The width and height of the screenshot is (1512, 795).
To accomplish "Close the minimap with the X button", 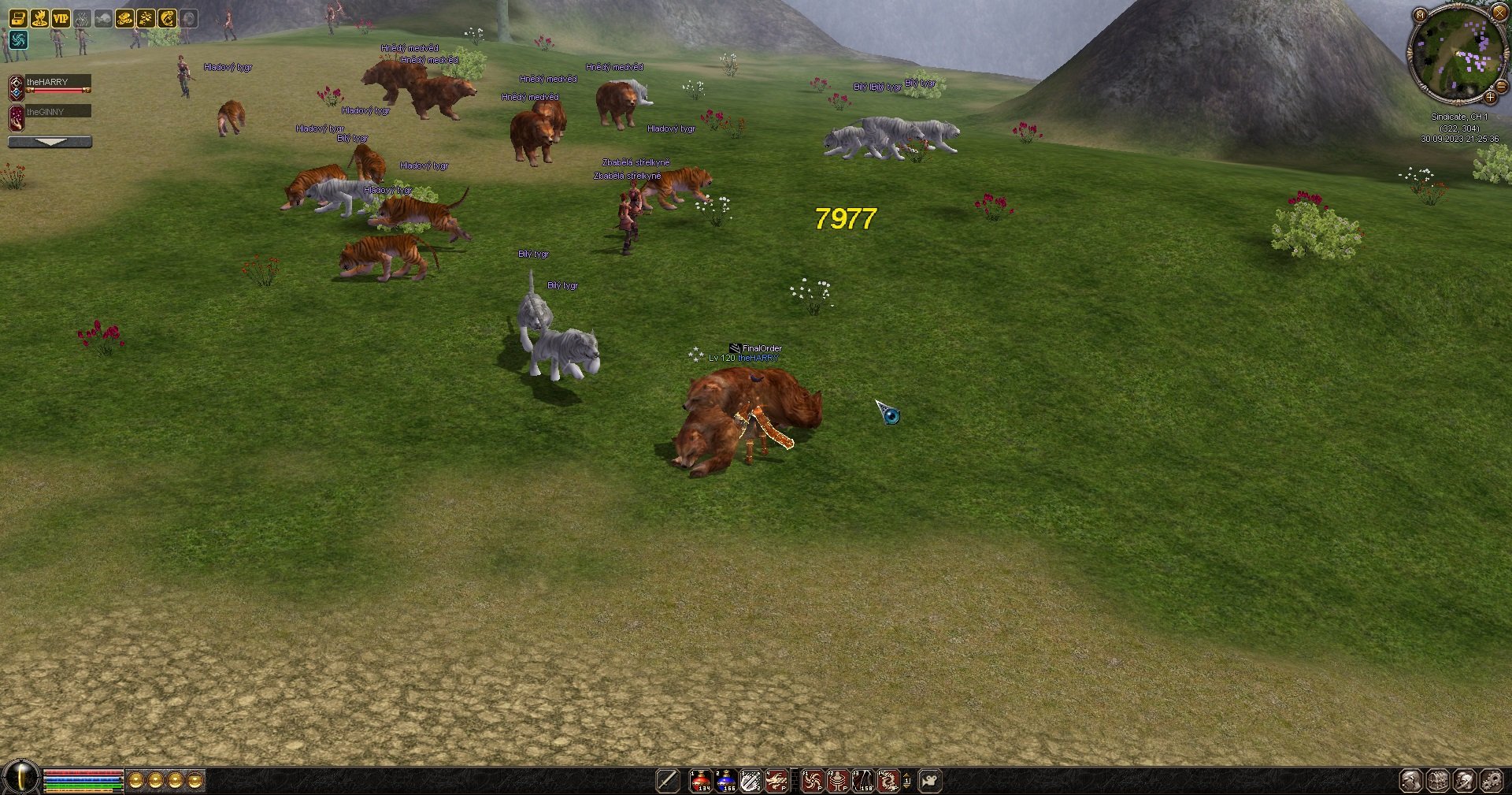I will click(x=1499, y=13).
